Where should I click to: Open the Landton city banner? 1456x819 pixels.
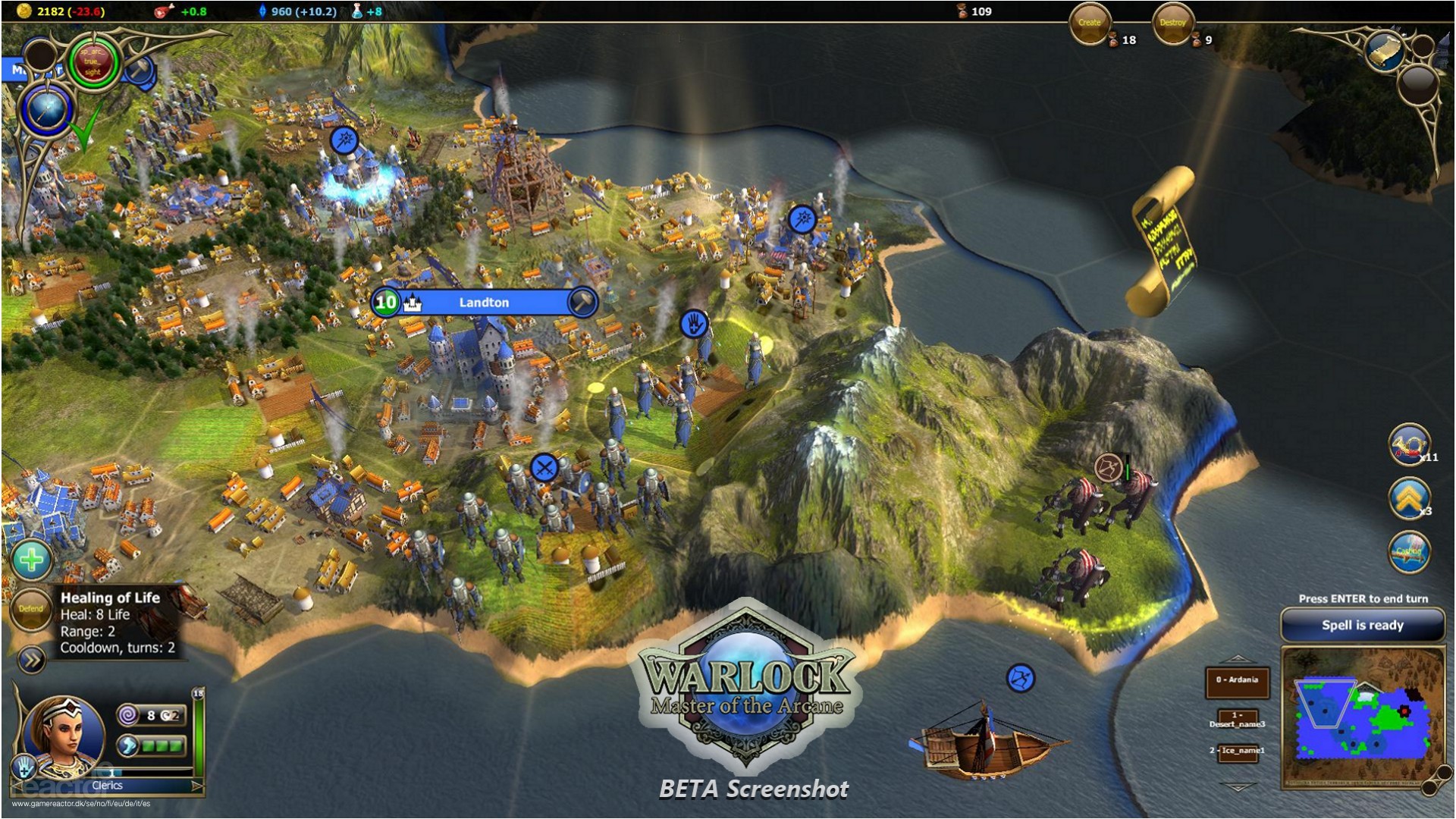click(484, 303)
